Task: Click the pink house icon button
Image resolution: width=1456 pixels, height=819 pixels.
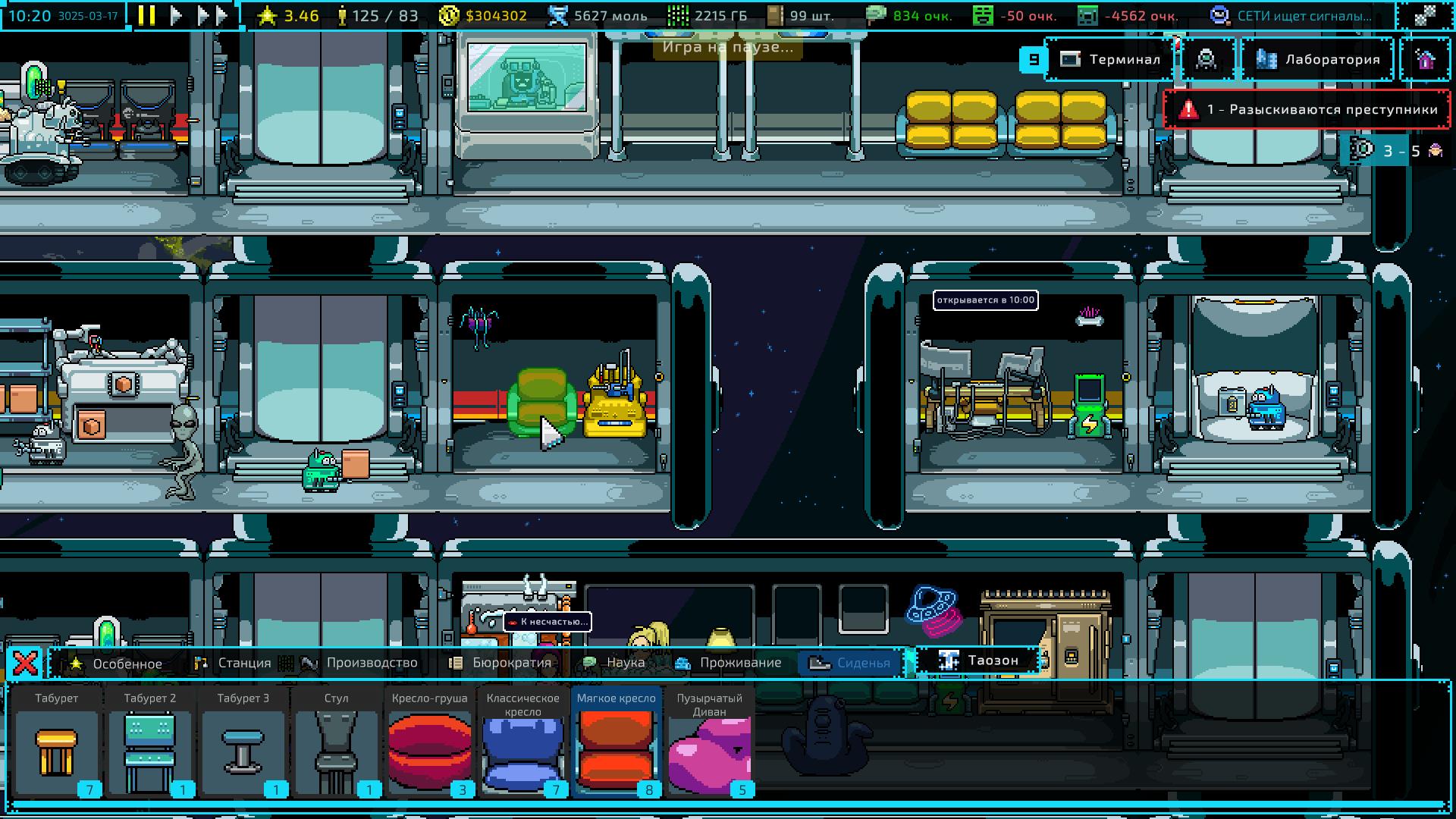Action: click(x=1425, y=59)
